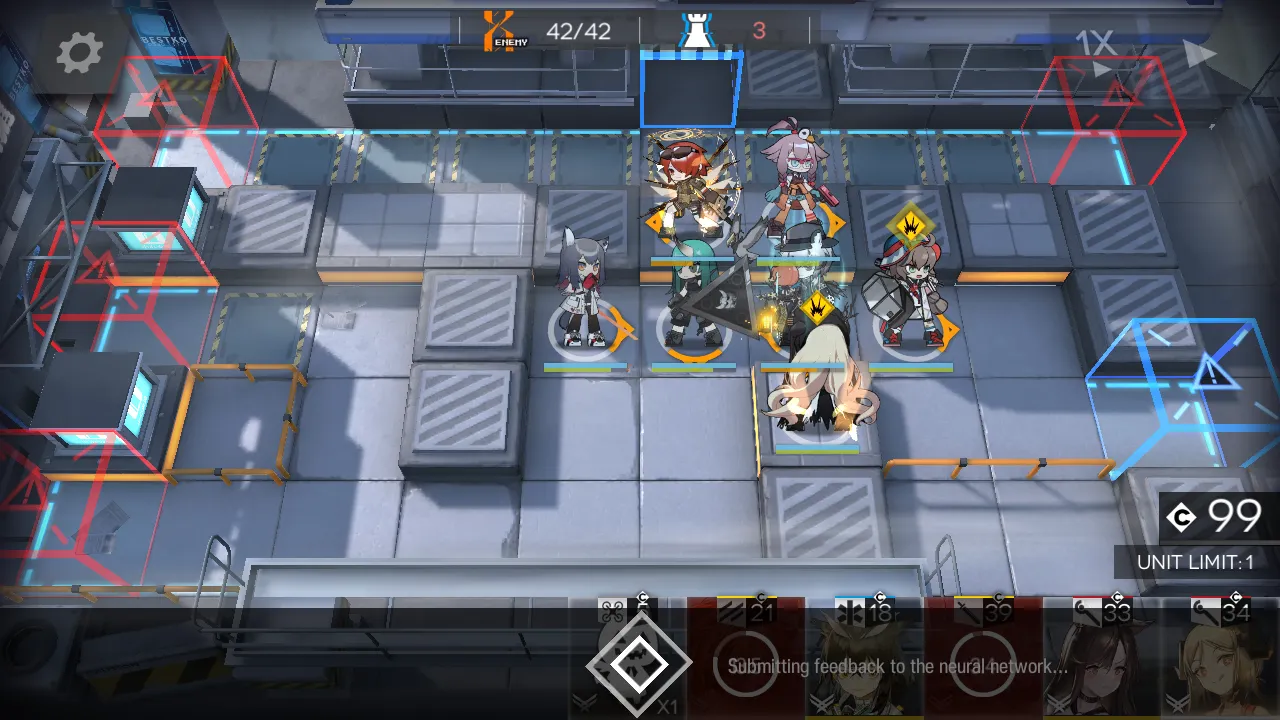The image size is (1280, 720).
Task: Pick the blonde caster card costing 34
Action: pos(1220,660)
